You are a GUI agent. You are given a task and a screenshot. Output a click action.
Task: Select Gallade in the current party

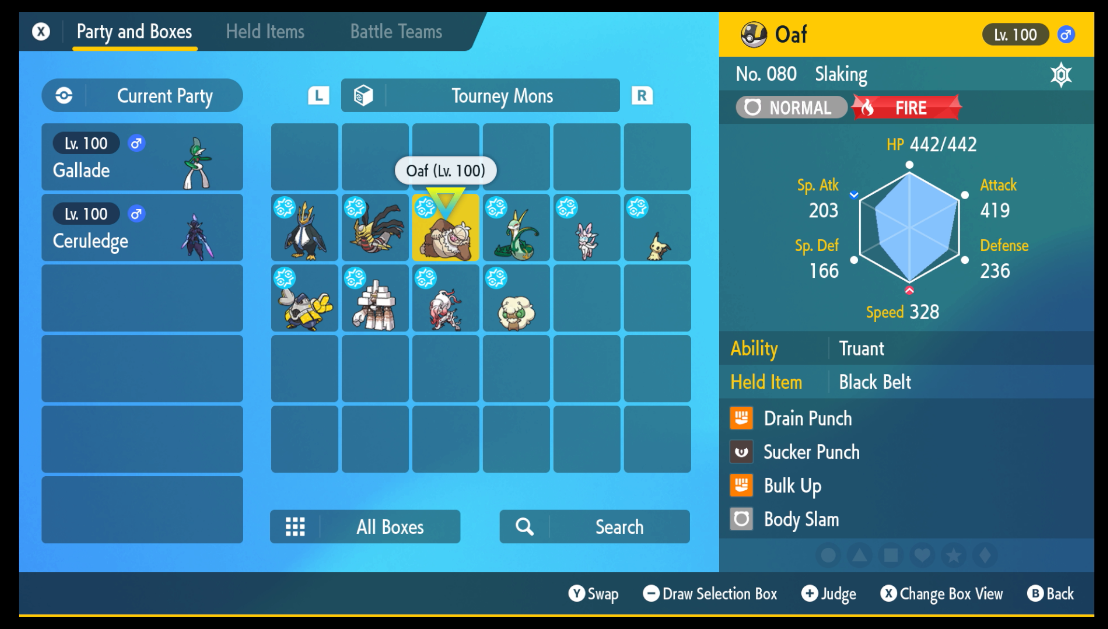(x=142, y=157)
